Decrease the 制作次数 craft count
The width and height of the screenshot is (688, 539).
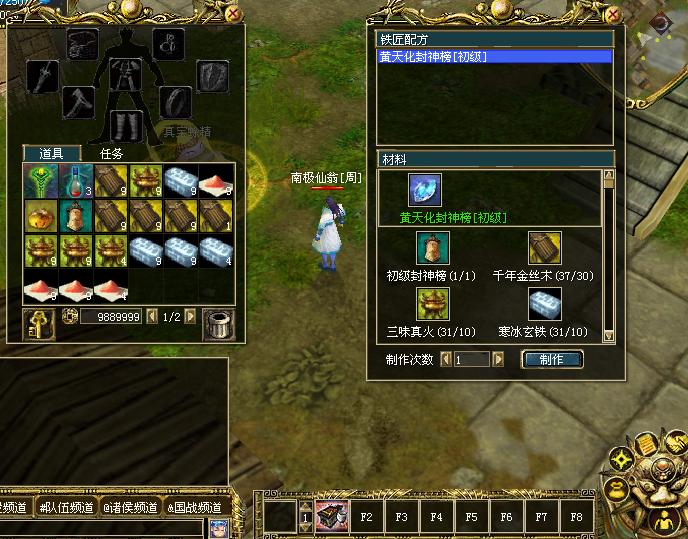[x=446, y=359]
